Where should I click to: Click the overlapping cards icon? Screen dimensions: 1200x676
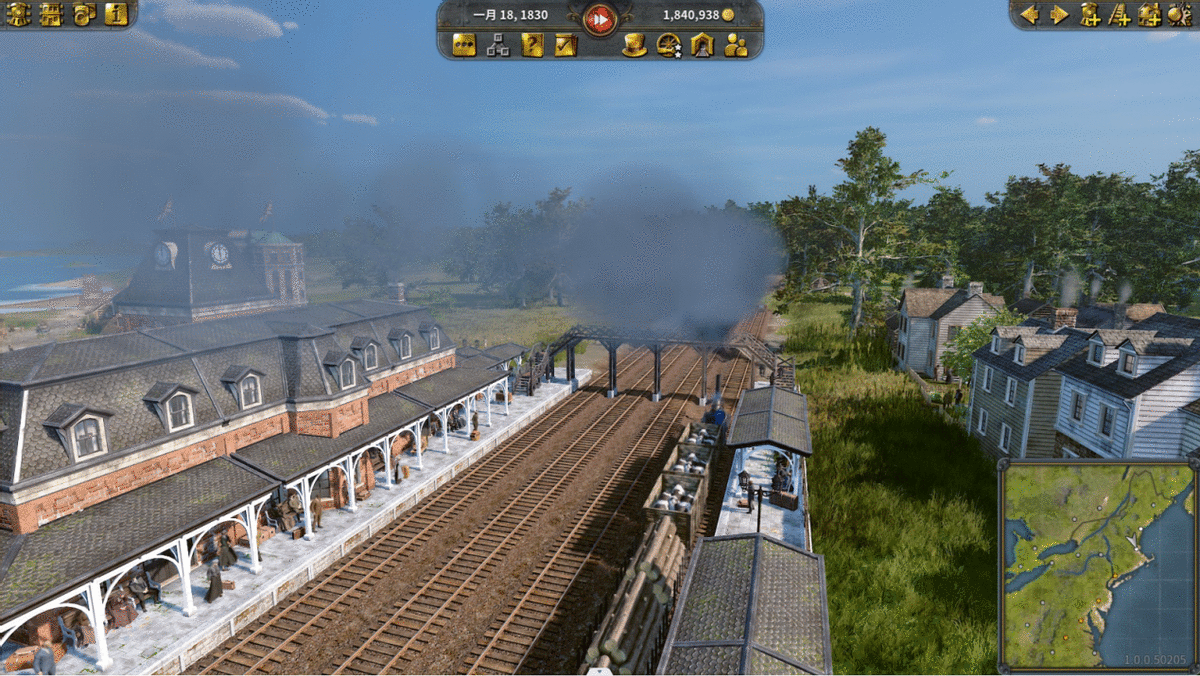coord(84,14)
